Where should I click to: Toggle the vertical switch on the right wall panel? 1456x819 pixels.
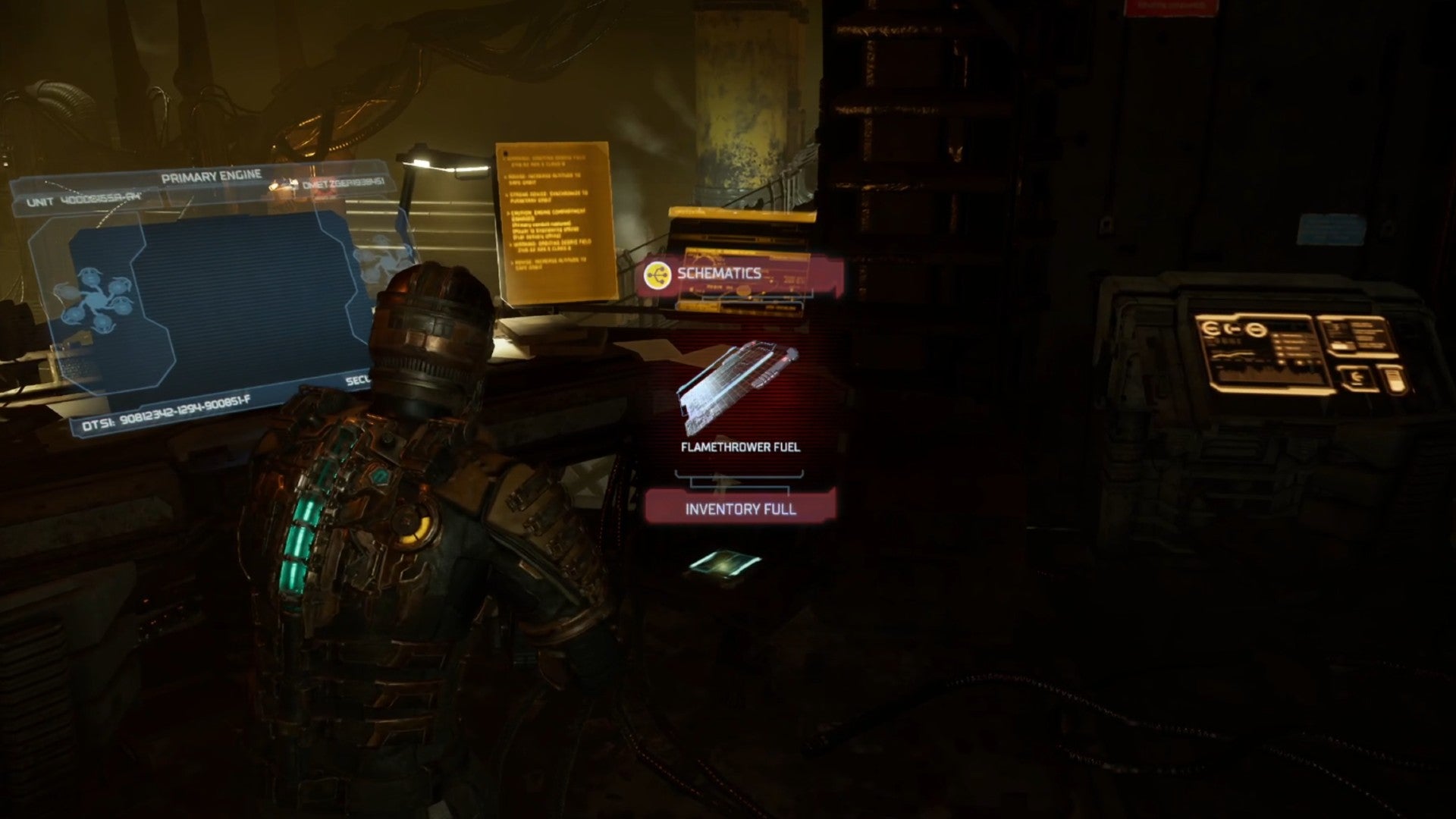tap(1398, 379)
